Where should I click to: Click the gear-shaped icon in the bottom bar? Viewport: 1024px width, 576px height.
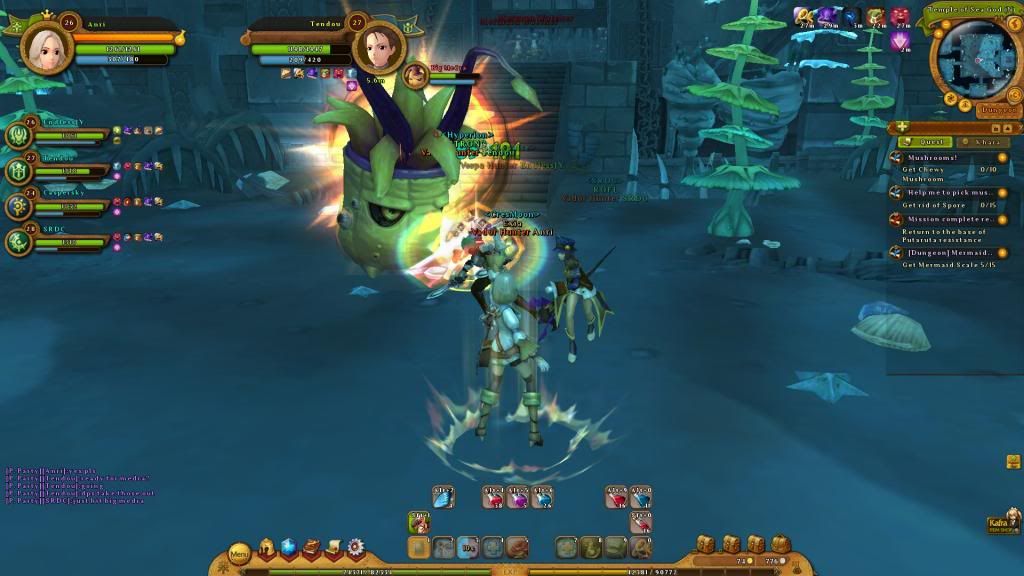355,548
